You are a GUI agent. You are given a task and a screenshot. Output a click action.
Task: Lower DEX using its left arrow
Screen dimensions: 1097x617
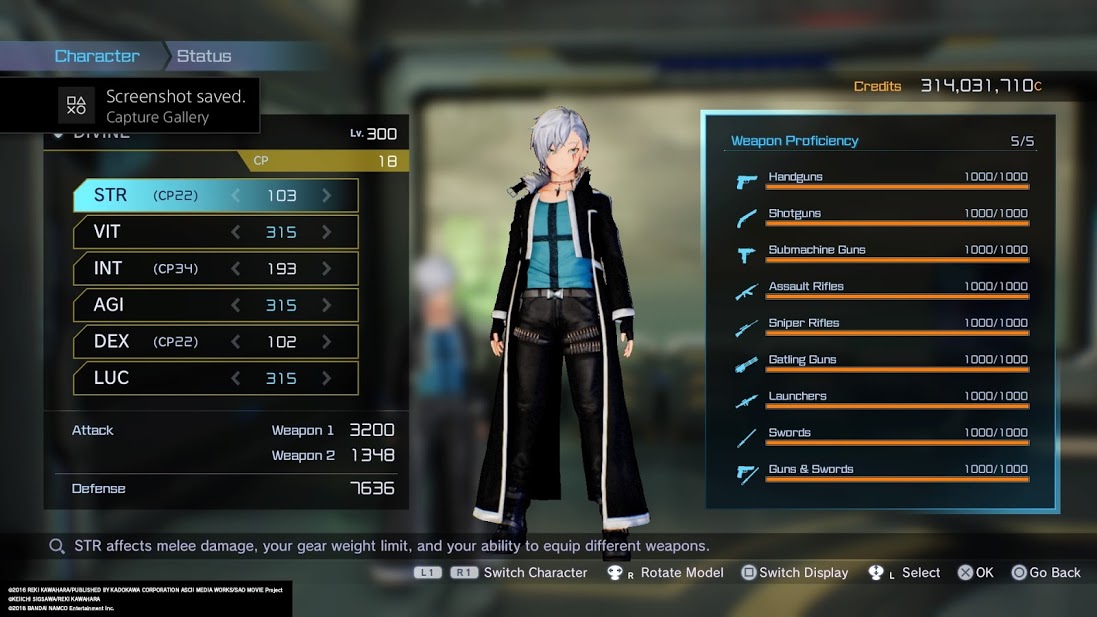pyautogui.click(x=236, y=341)
